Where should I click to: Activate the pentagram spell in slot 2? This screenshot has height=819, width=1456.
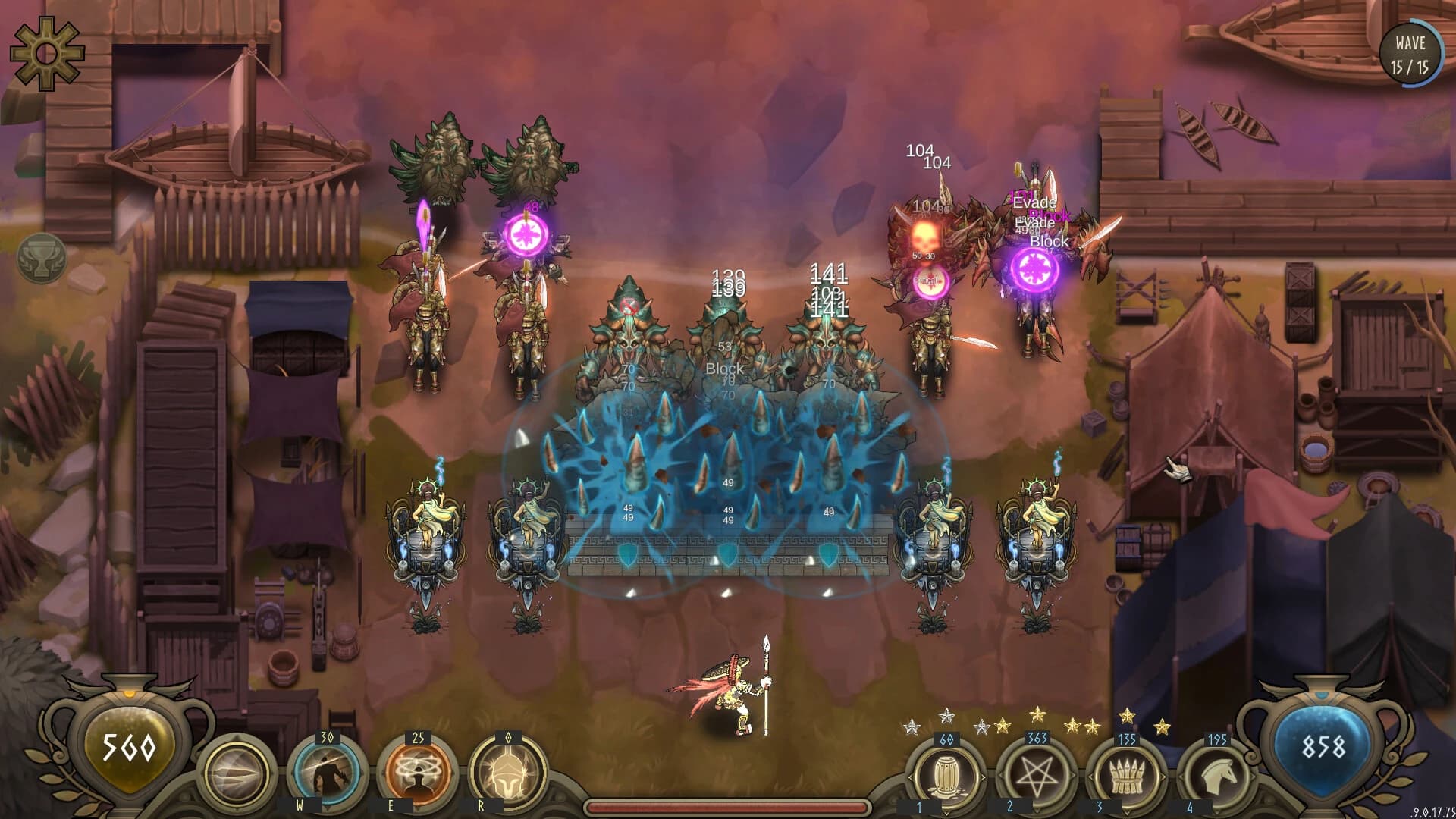pyautogui.click(x=1037, y=774)
